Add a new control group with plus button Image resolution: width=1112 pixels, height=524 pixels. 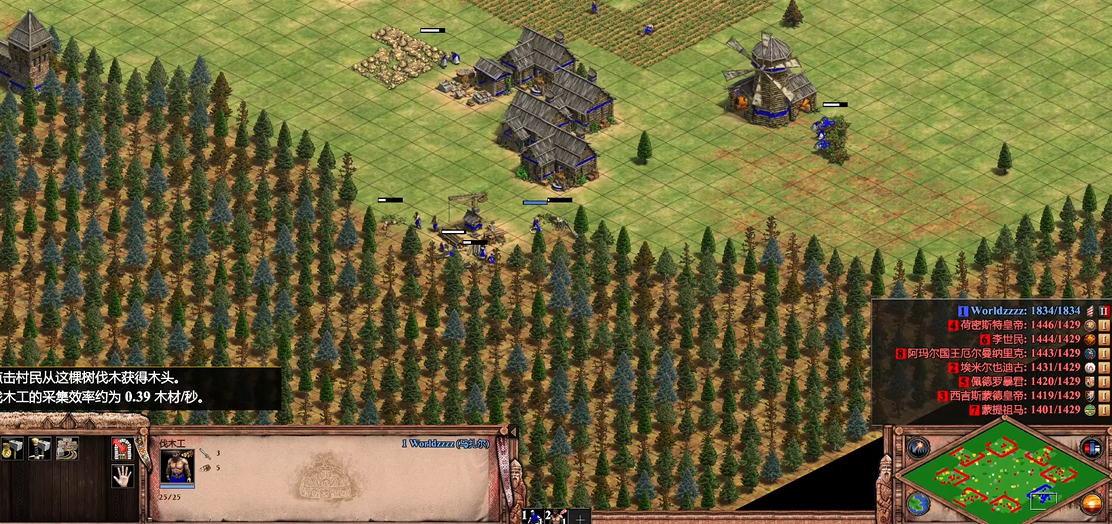[580, 517]
